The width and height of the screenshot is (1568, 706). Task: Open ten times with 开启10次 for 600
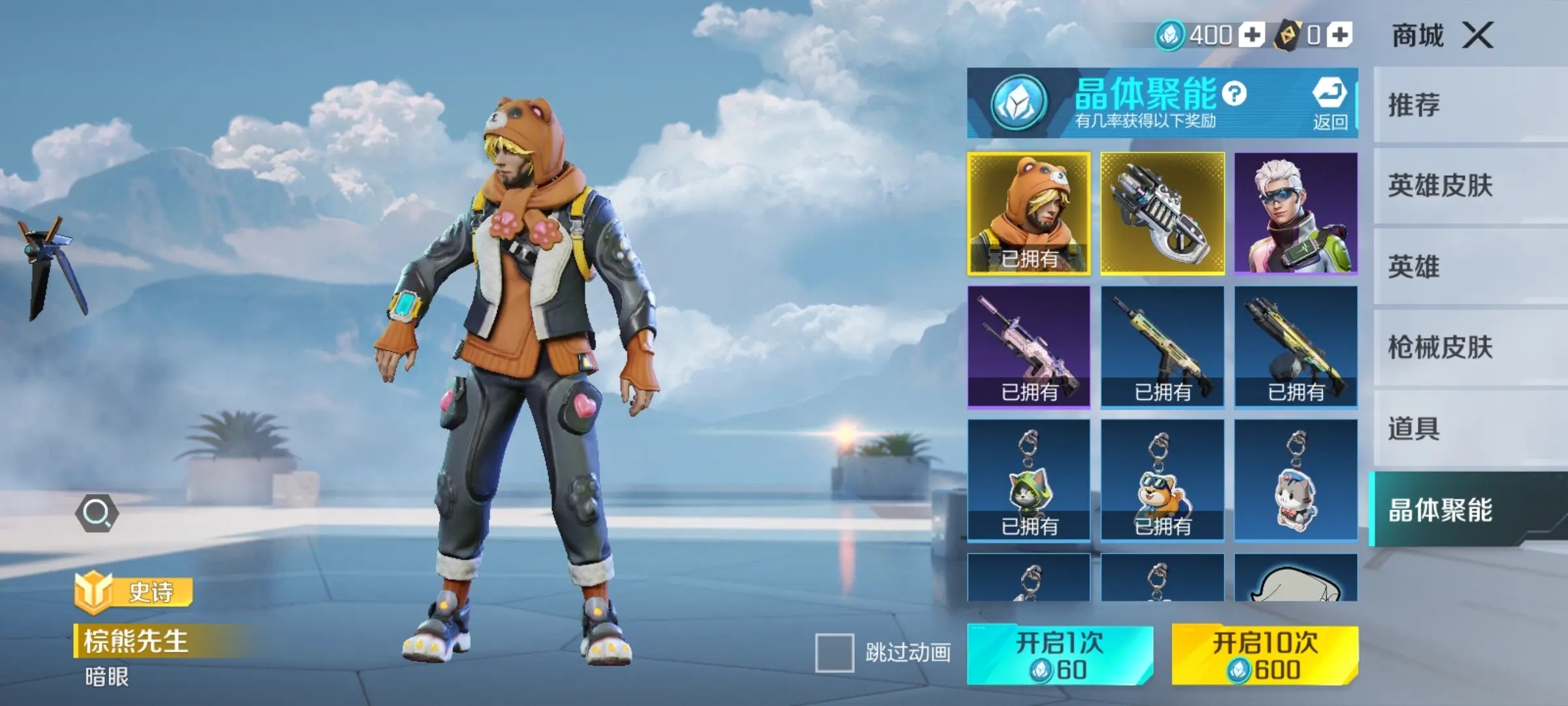pos(1265,655)
